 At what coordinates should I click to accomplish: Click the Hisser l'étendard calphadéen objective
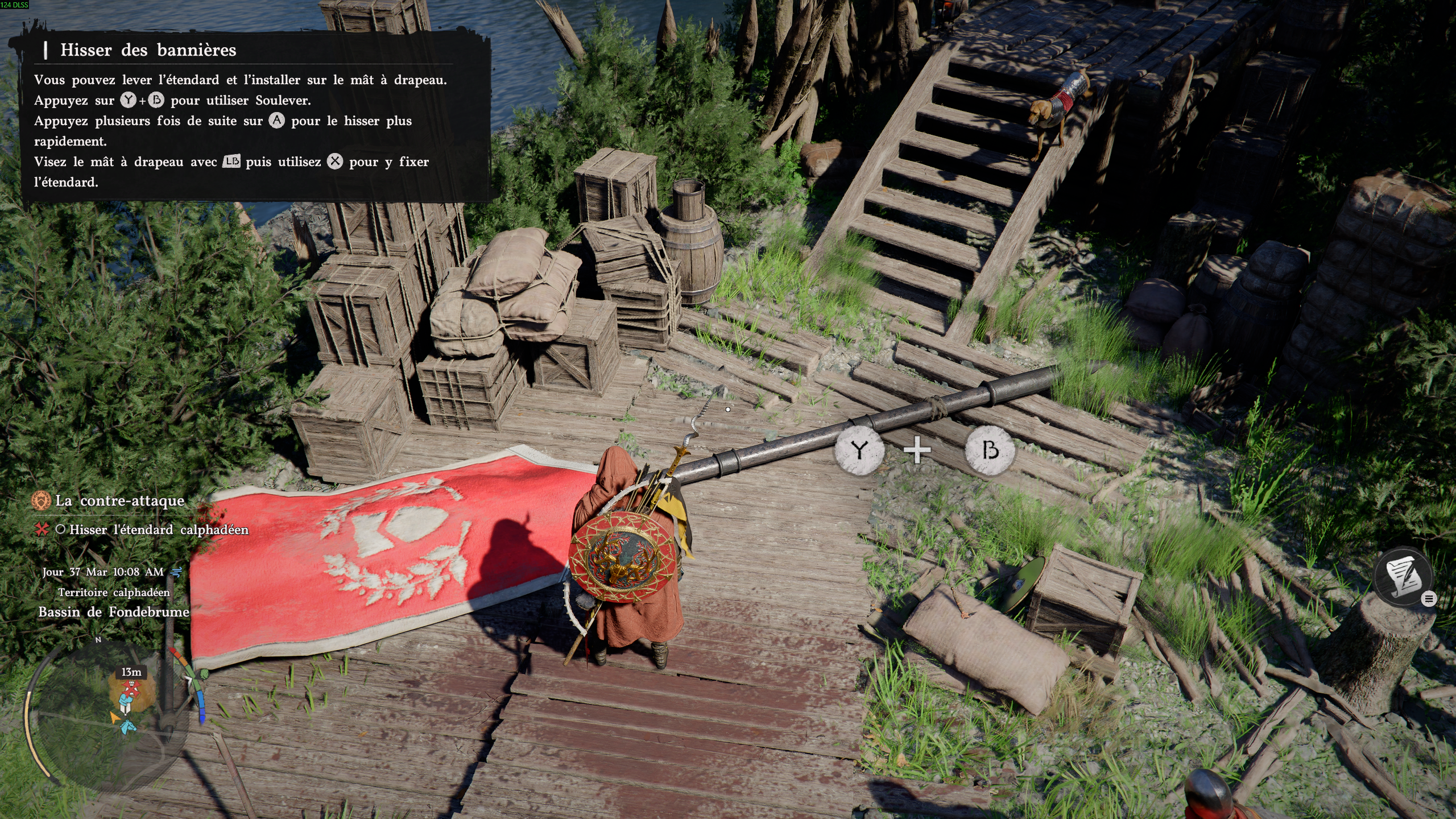point(159,530)
